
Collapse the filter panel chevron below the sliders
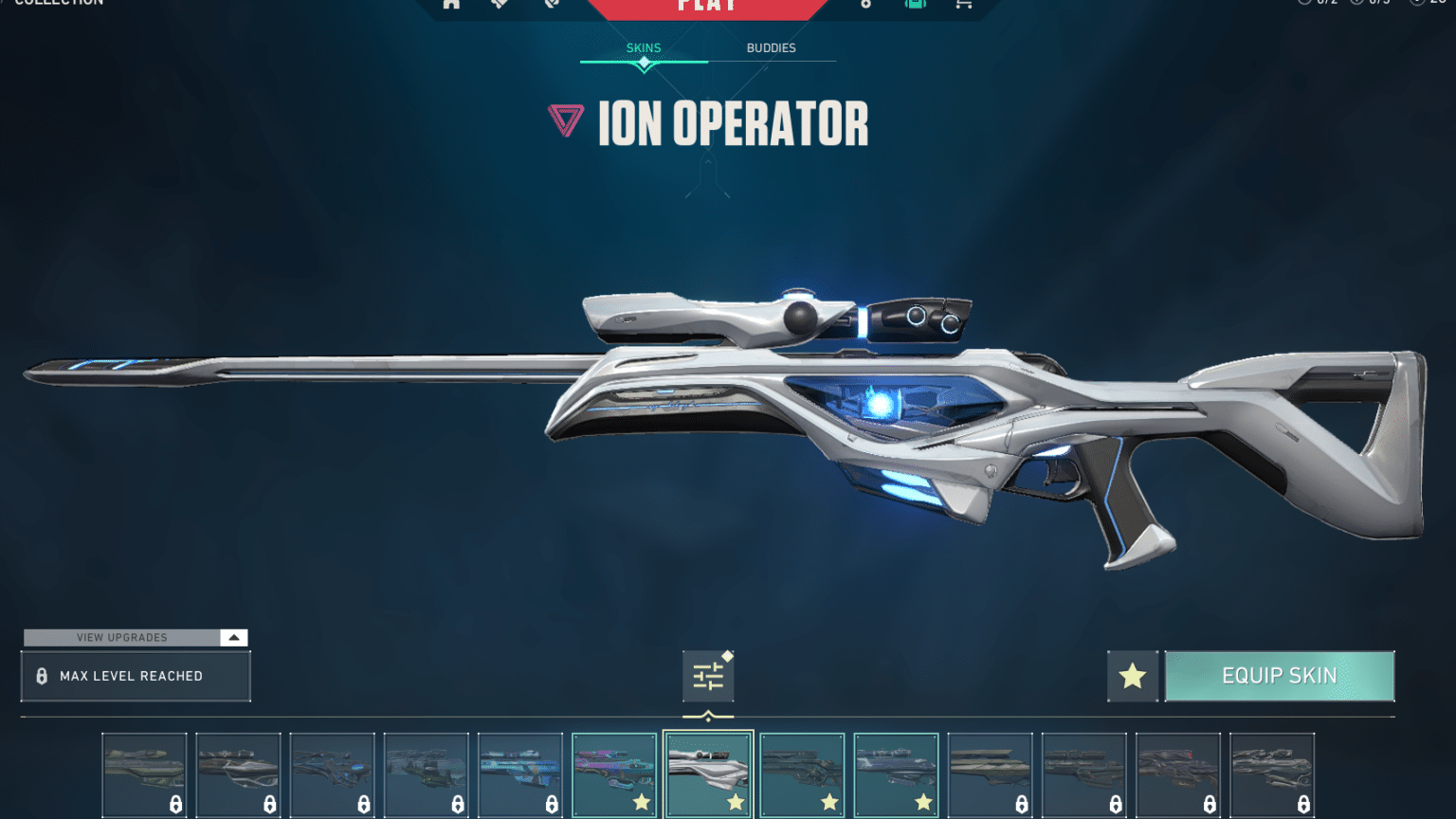708,713
